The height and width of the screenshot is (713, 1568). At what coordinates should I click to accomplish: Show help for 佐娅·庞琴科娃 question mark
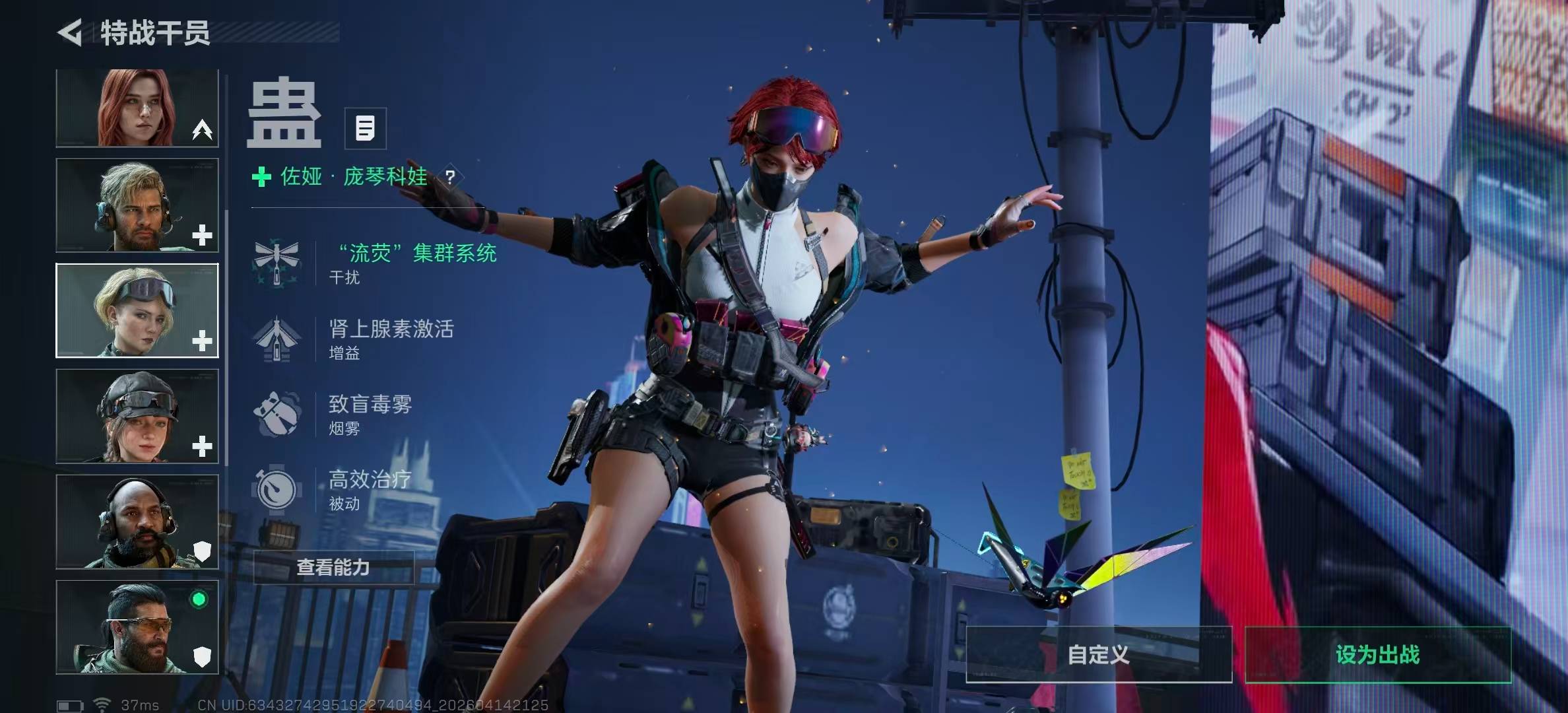[x=450, y=177]
